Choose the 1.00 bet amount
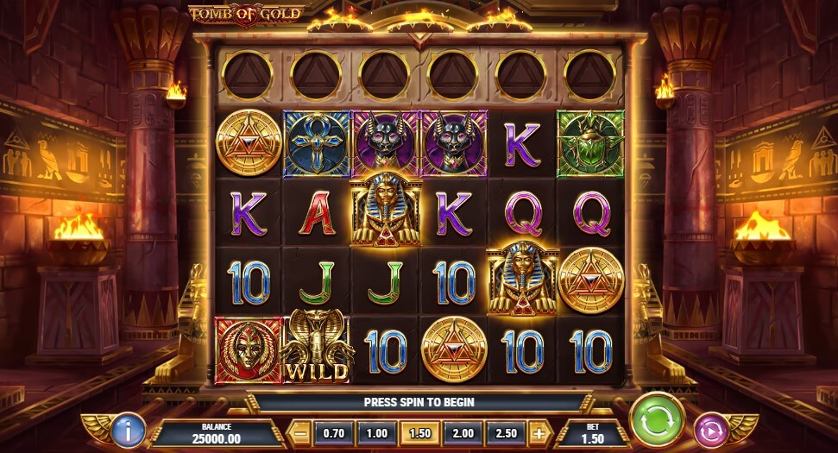Screen dimensions: 838x453 (x=376, y=434)
